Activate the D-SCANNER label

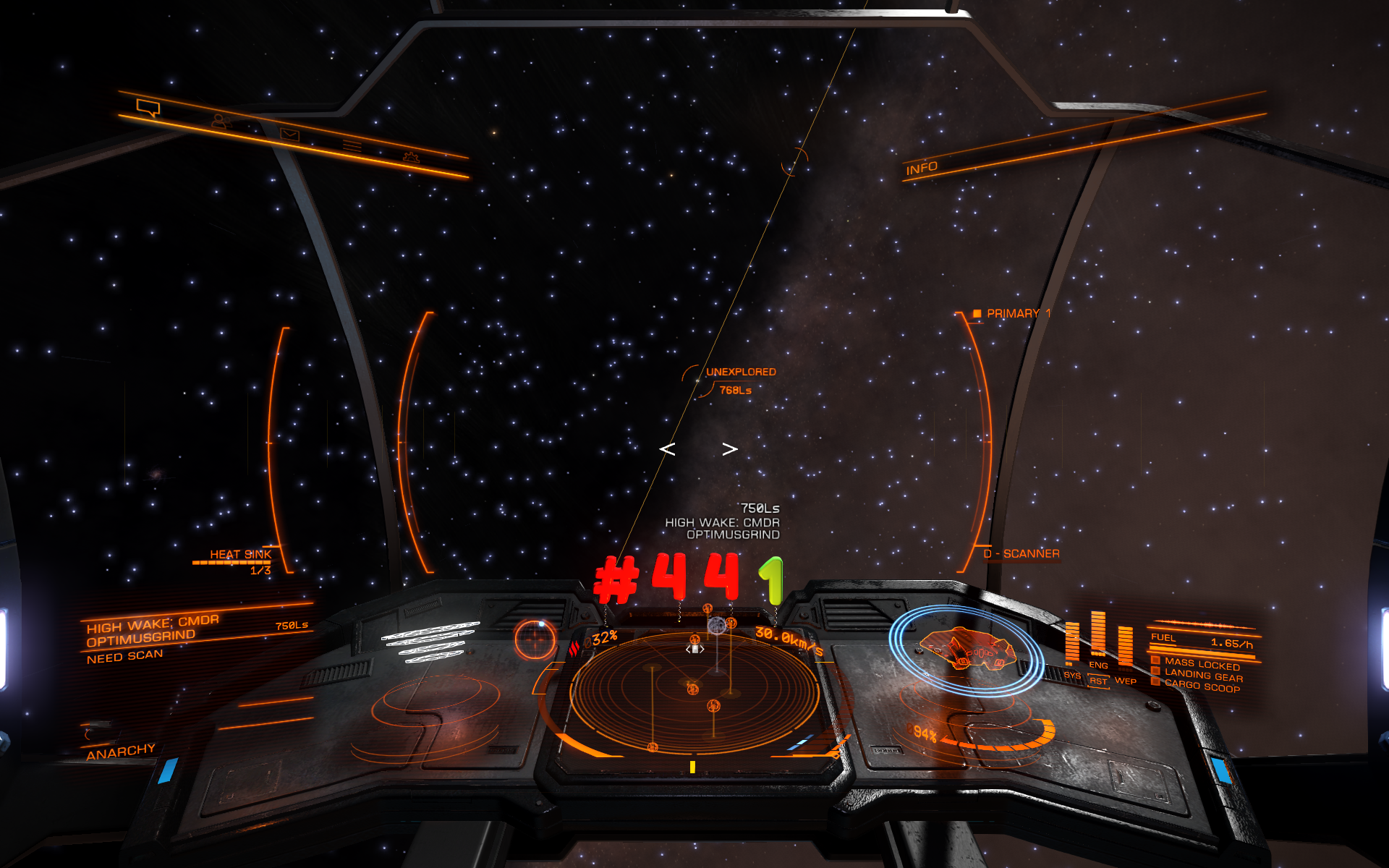point(1021,554)
